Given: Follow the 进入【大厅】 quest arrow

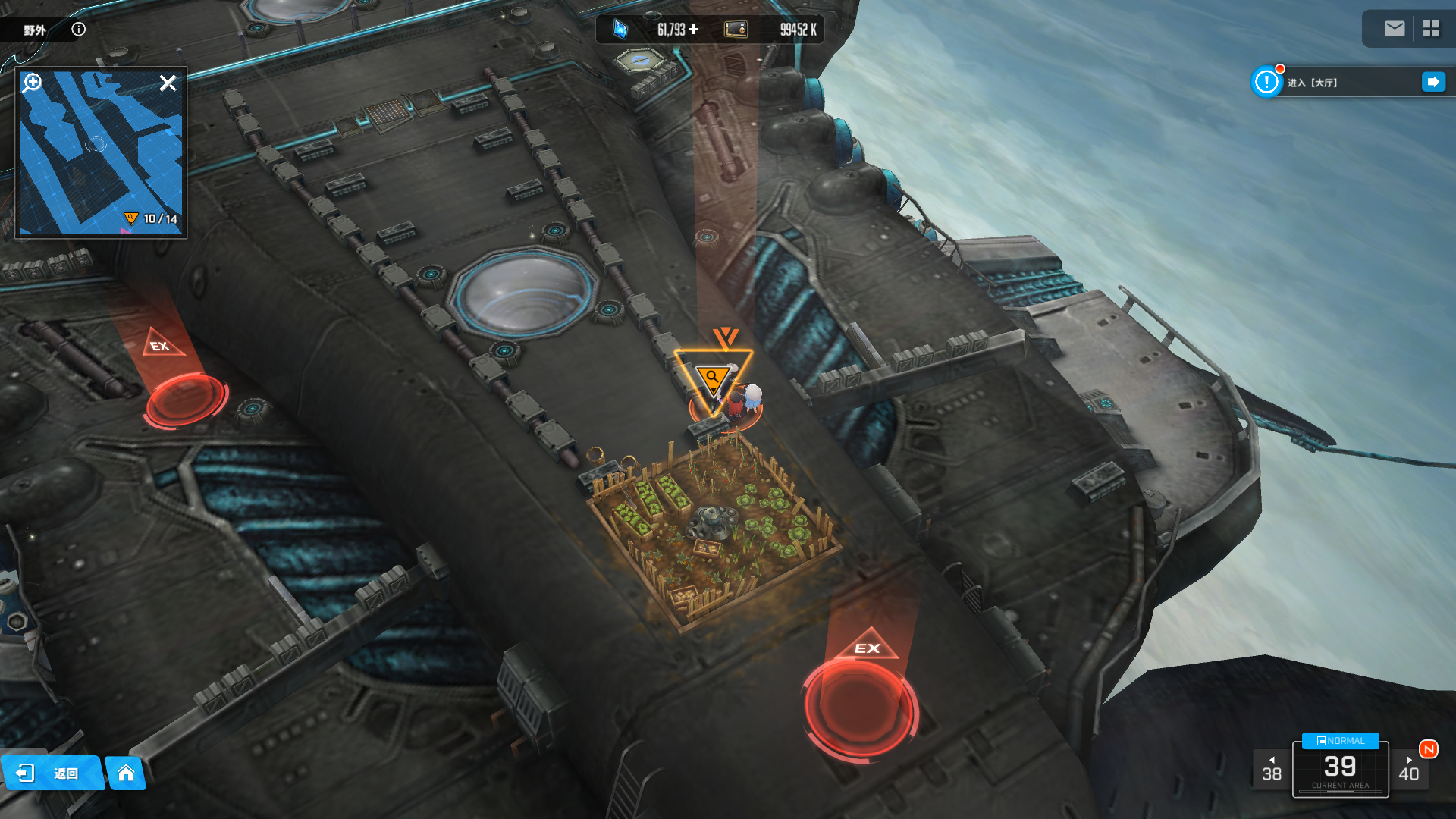Looking at the screenshot, I should coord(1433,82).
